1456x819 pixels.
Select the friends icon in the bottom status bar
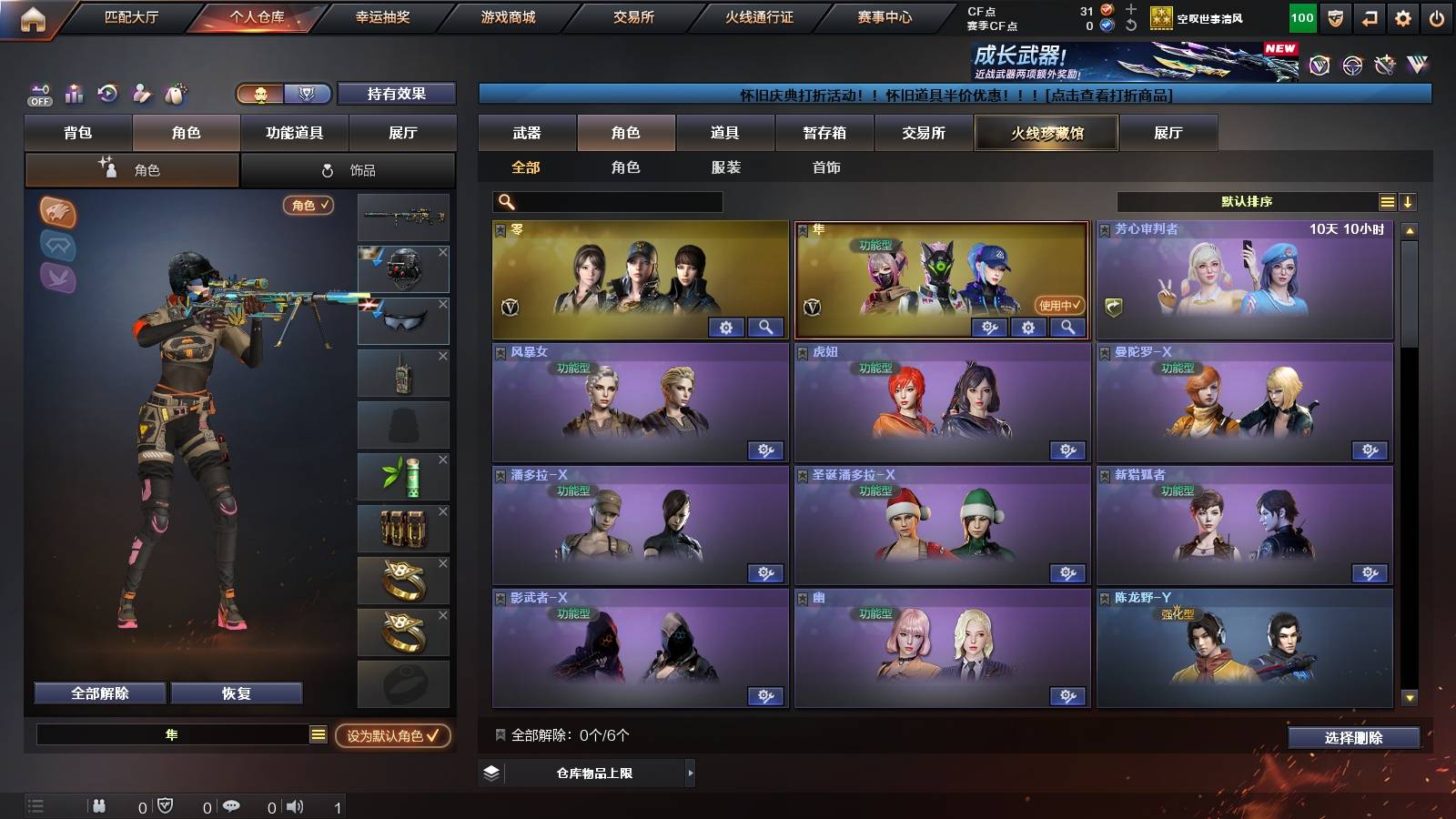(98, 805)
